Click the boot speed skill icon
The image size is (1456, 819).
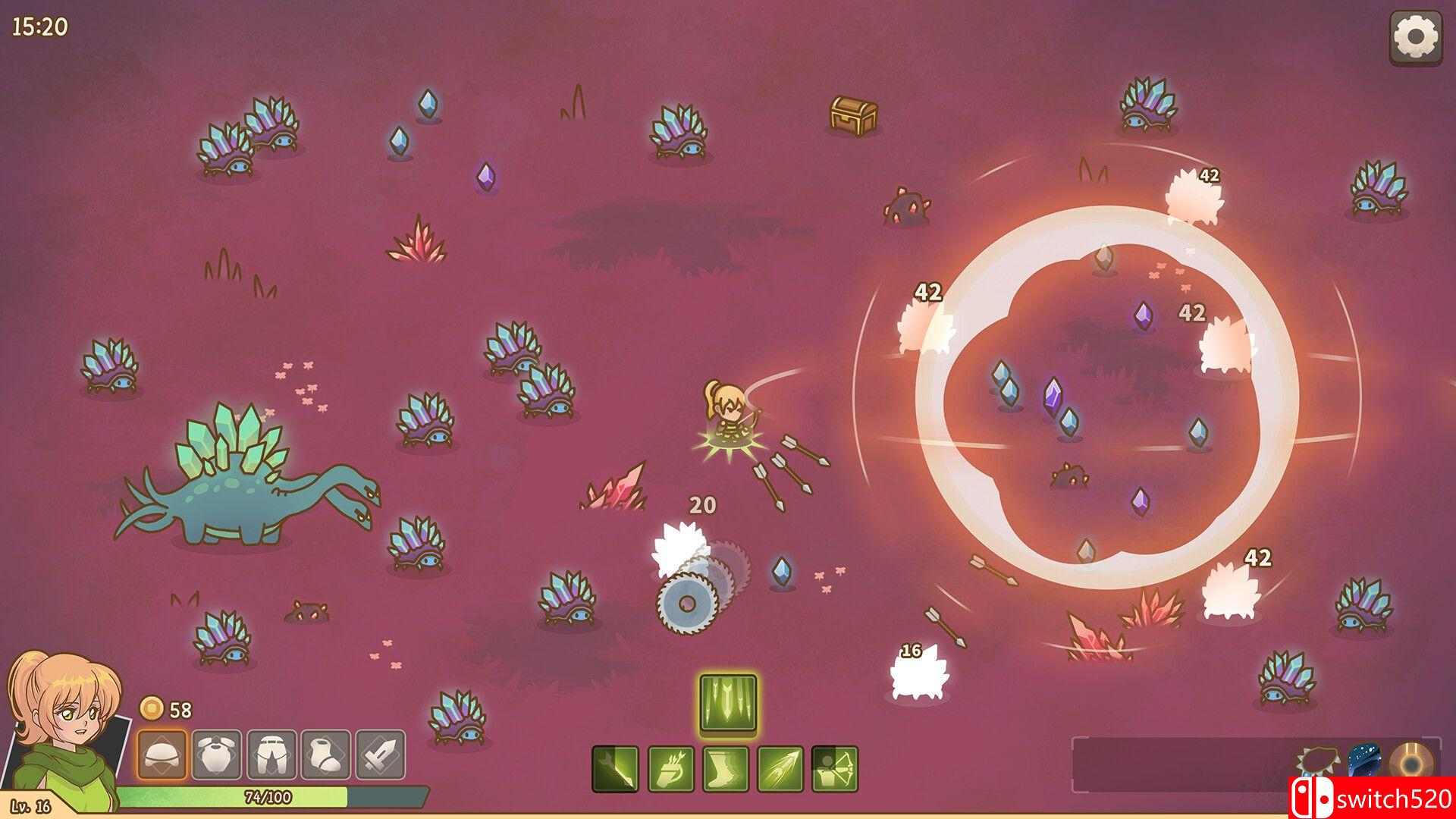point(726,770)
